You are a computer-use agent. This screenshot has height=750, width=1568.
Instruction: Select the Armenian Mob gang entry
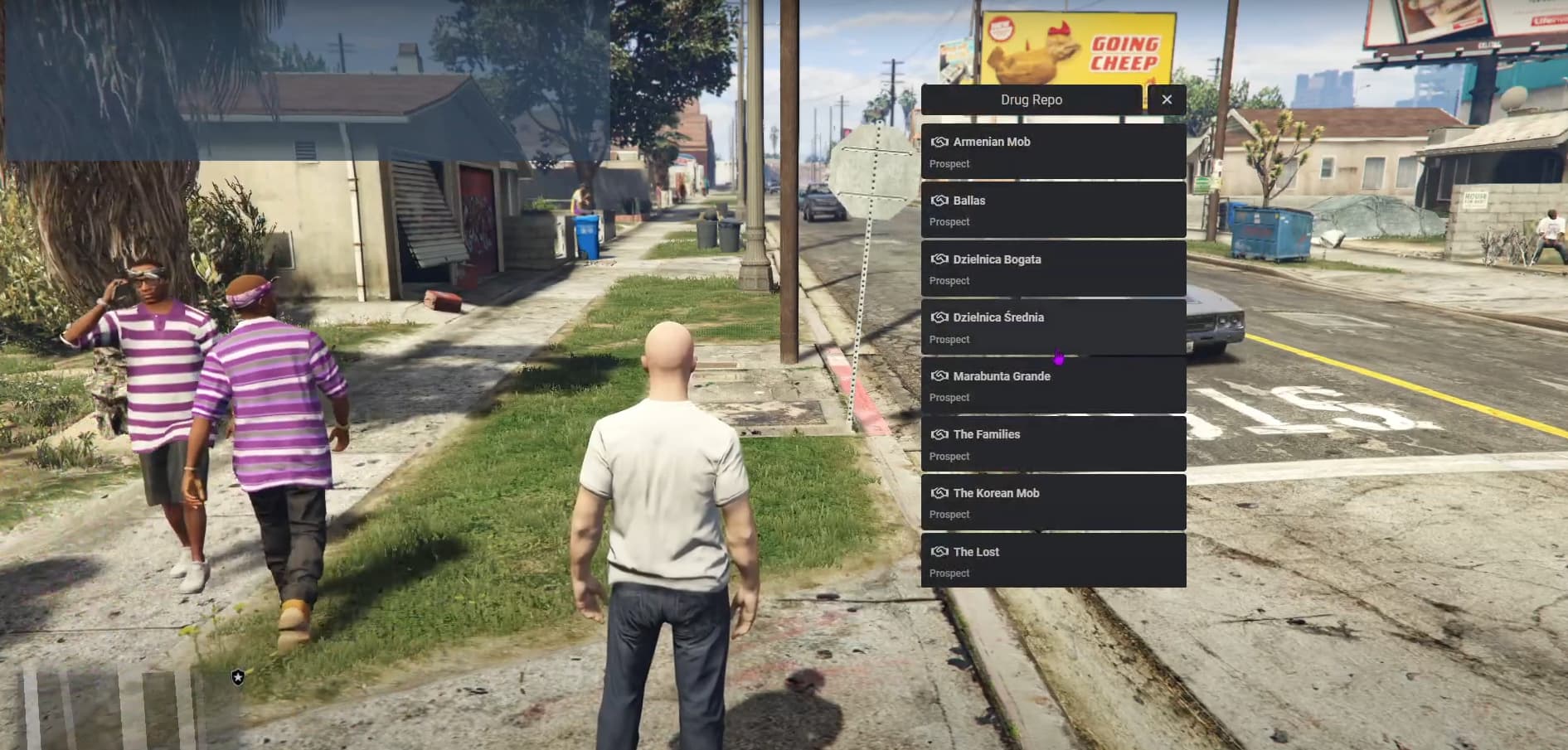[x=1053, y=151]
